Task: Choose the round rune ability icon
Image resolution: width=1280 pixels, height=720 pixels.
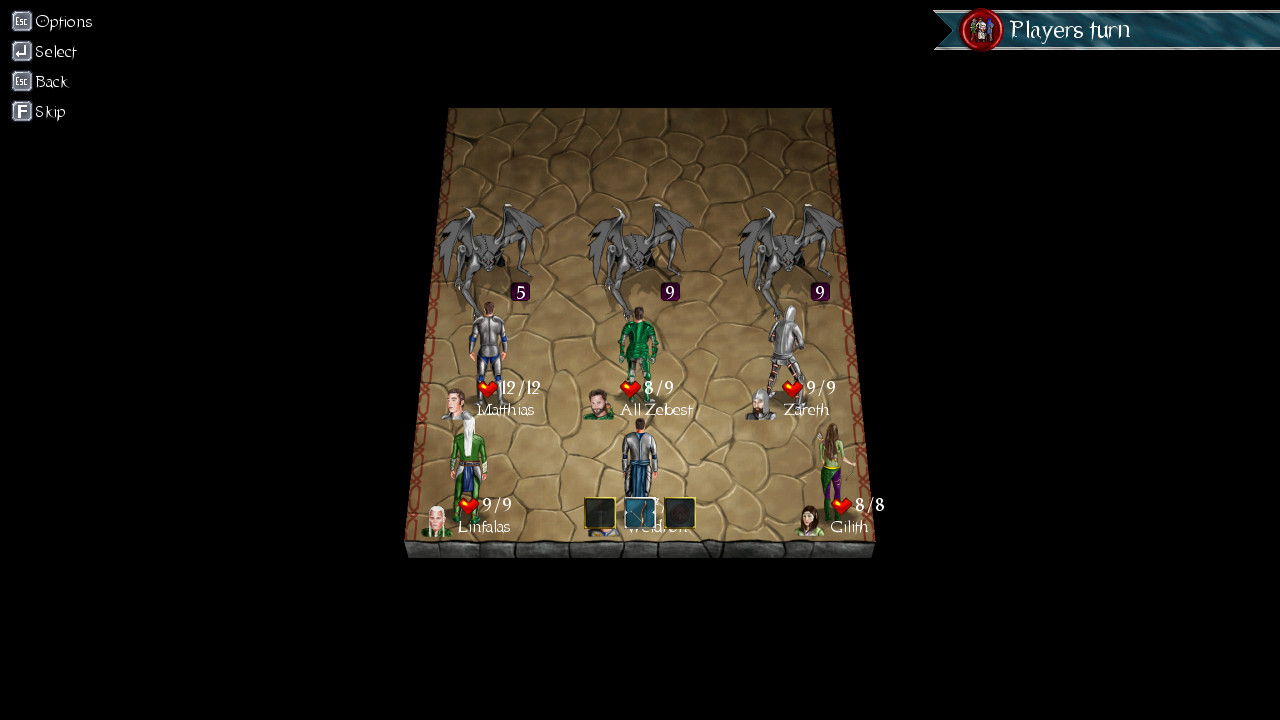Action: (680, 513)
